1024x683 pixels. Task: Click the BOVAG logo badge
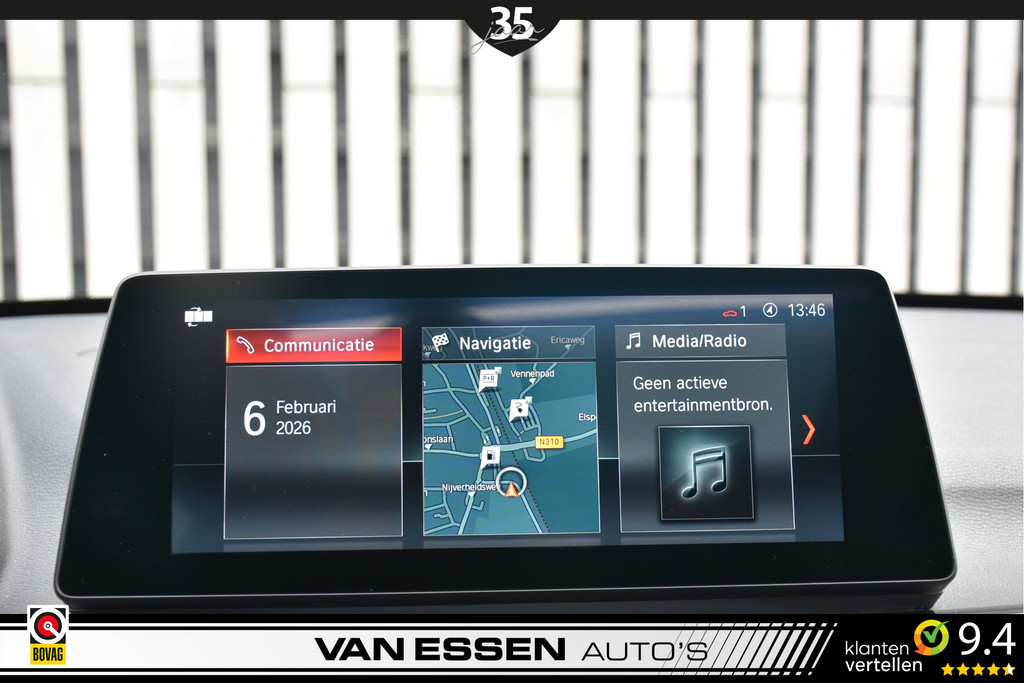coord(47,635)
